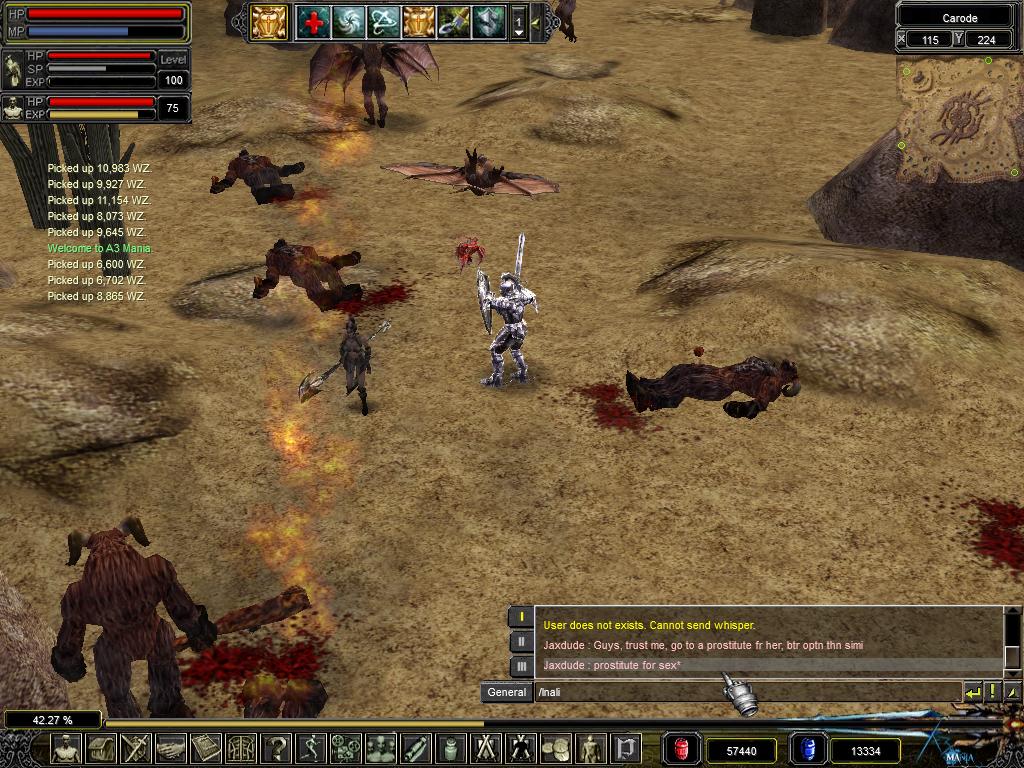Click the yellow exclamation chat button

click(x=993, y=692)
